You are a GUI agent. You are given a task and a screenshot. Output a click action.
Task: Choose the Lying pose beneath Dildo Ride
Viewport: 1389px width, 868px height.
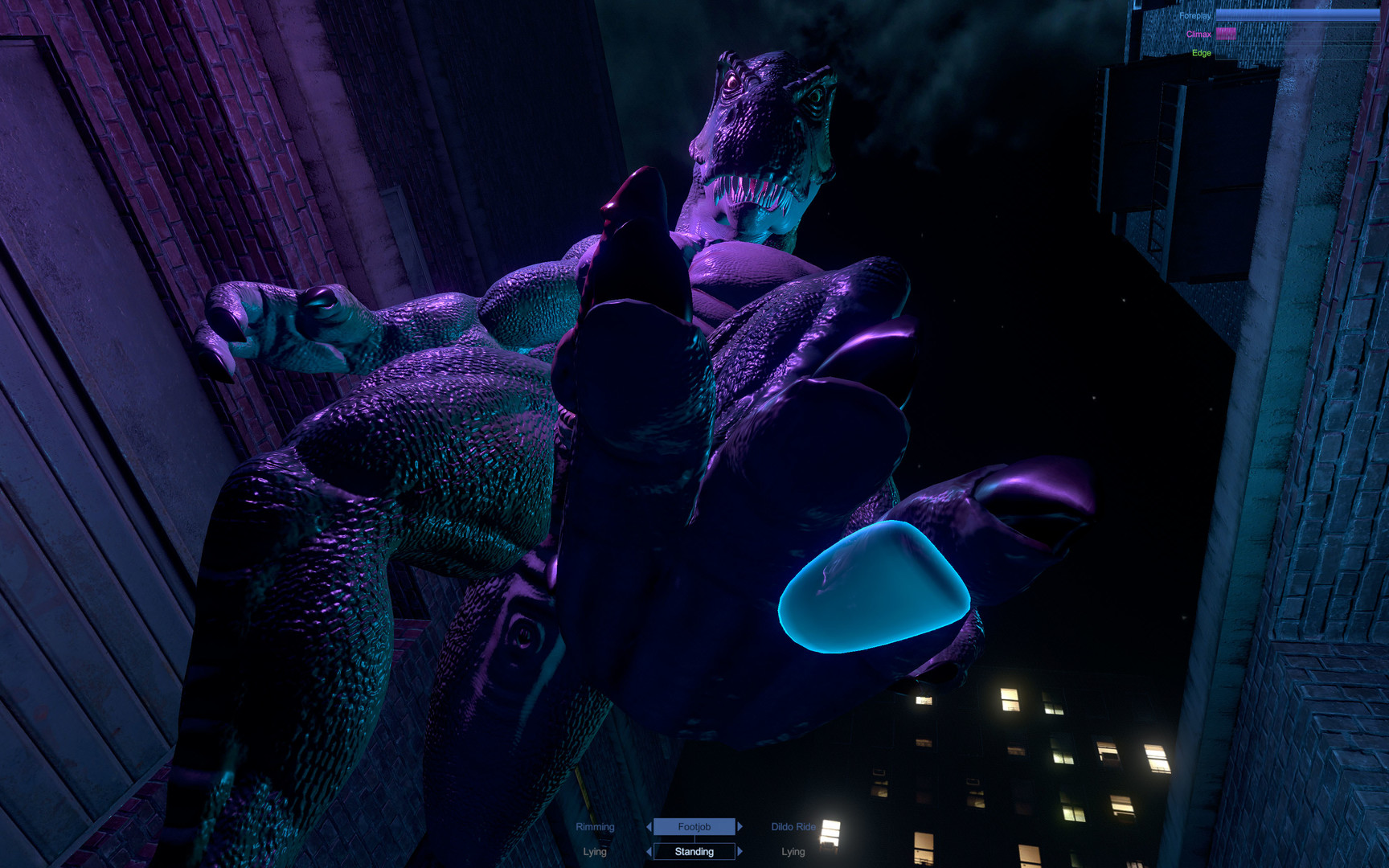coord(793,851)
